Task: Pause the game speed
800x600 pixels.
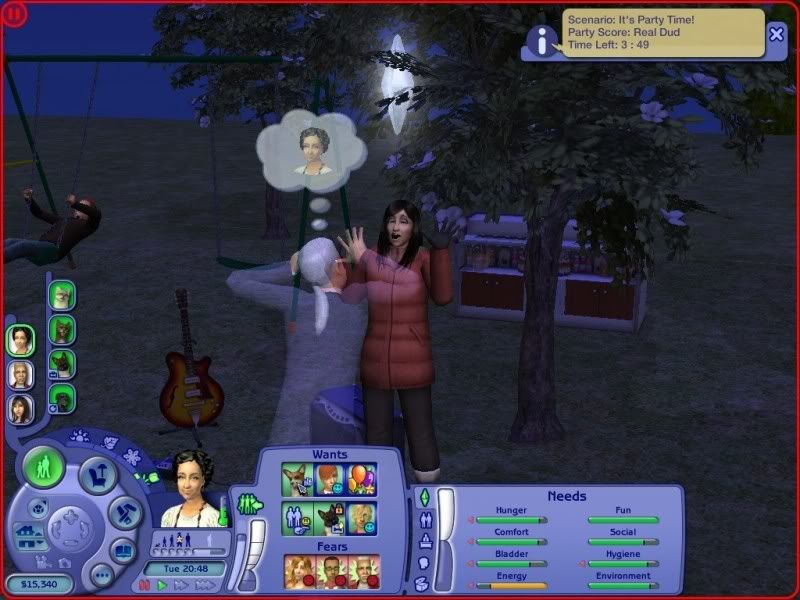Action: 145,585
